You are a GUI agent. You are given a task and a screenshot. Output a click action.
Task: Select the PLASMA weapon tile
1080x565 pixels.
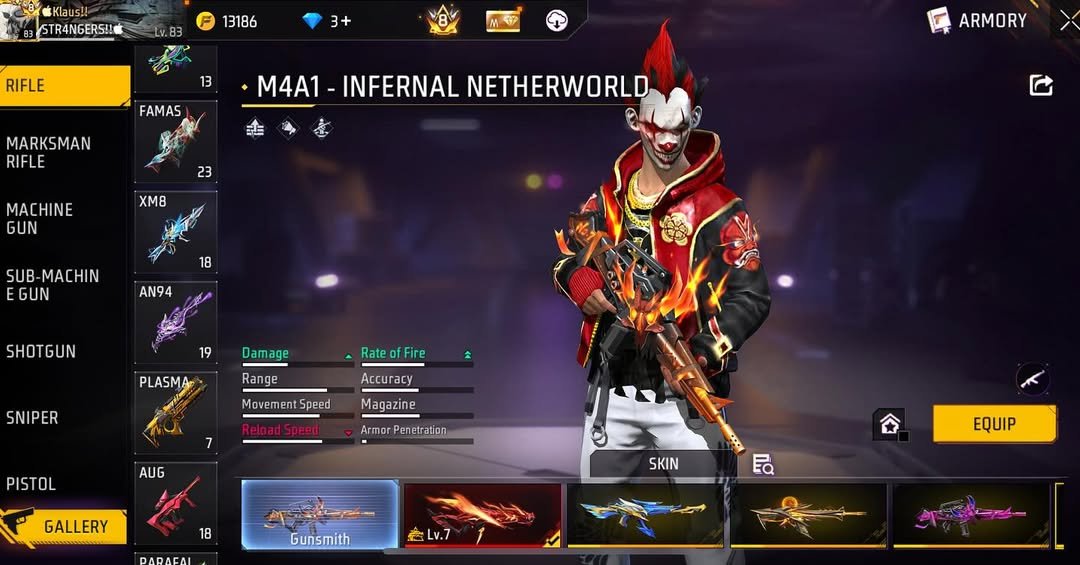(176, 412)
